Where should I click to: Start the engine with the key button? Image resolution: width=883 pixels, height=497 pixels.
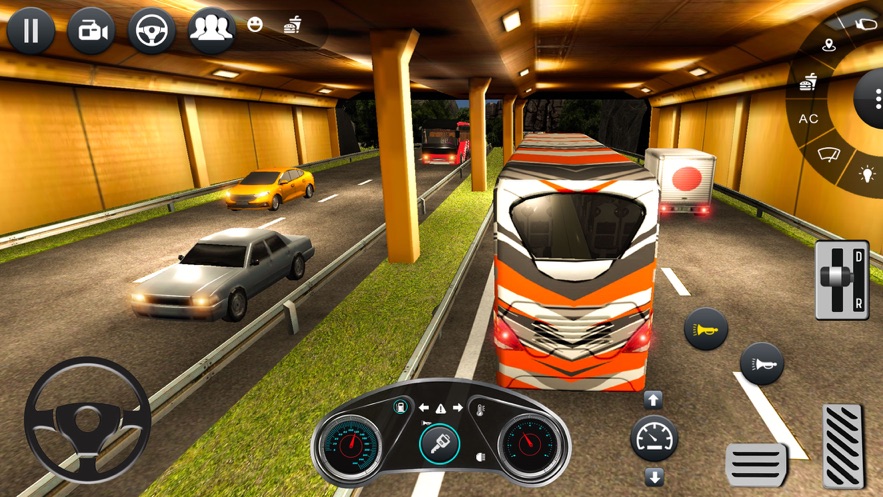coord(440,442)
